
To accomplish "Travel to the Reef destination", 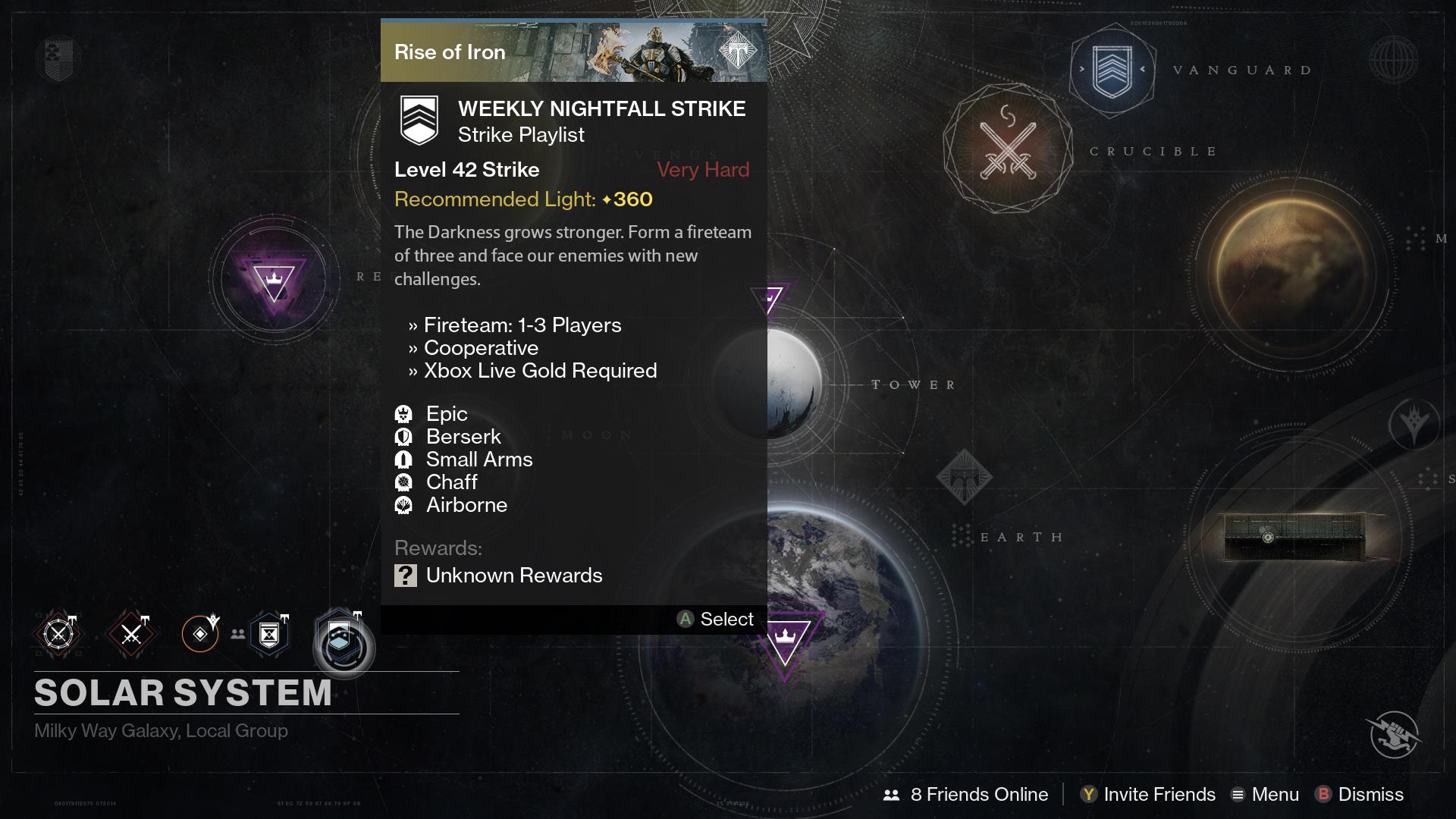I will pyautogui.click(x=274, y=279).
